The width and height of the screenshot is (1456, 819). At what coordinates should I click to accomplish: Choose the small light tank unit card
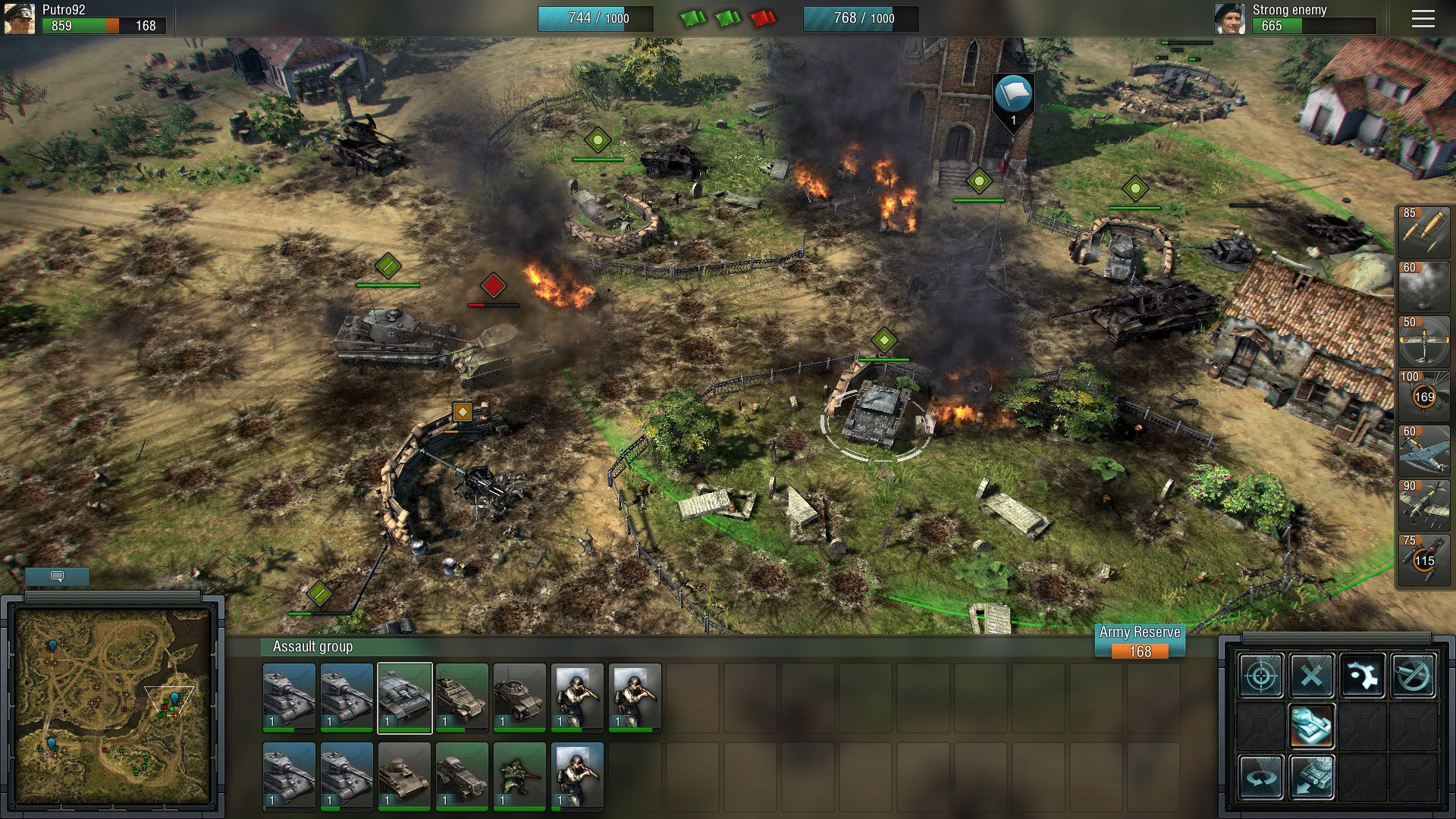coord(404,776)
